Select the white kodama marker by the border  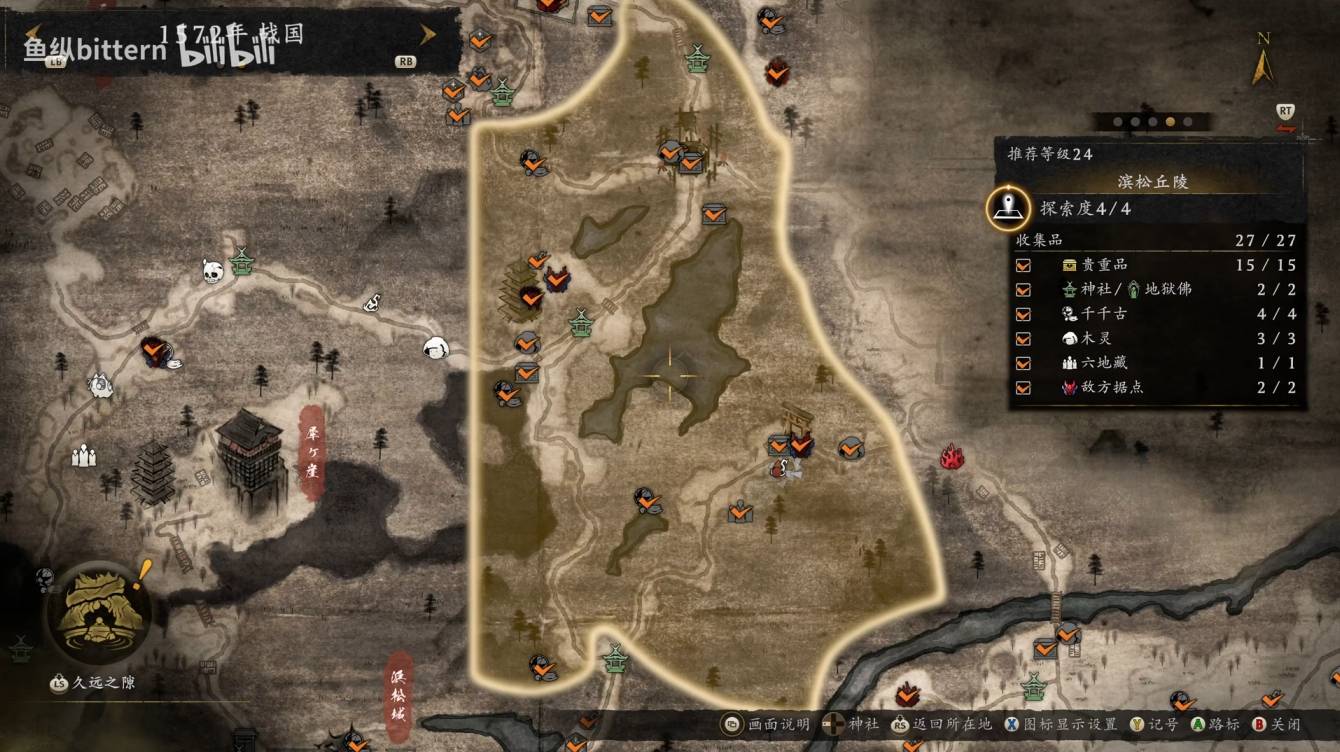pyautogui.click(x=435, y=348)
